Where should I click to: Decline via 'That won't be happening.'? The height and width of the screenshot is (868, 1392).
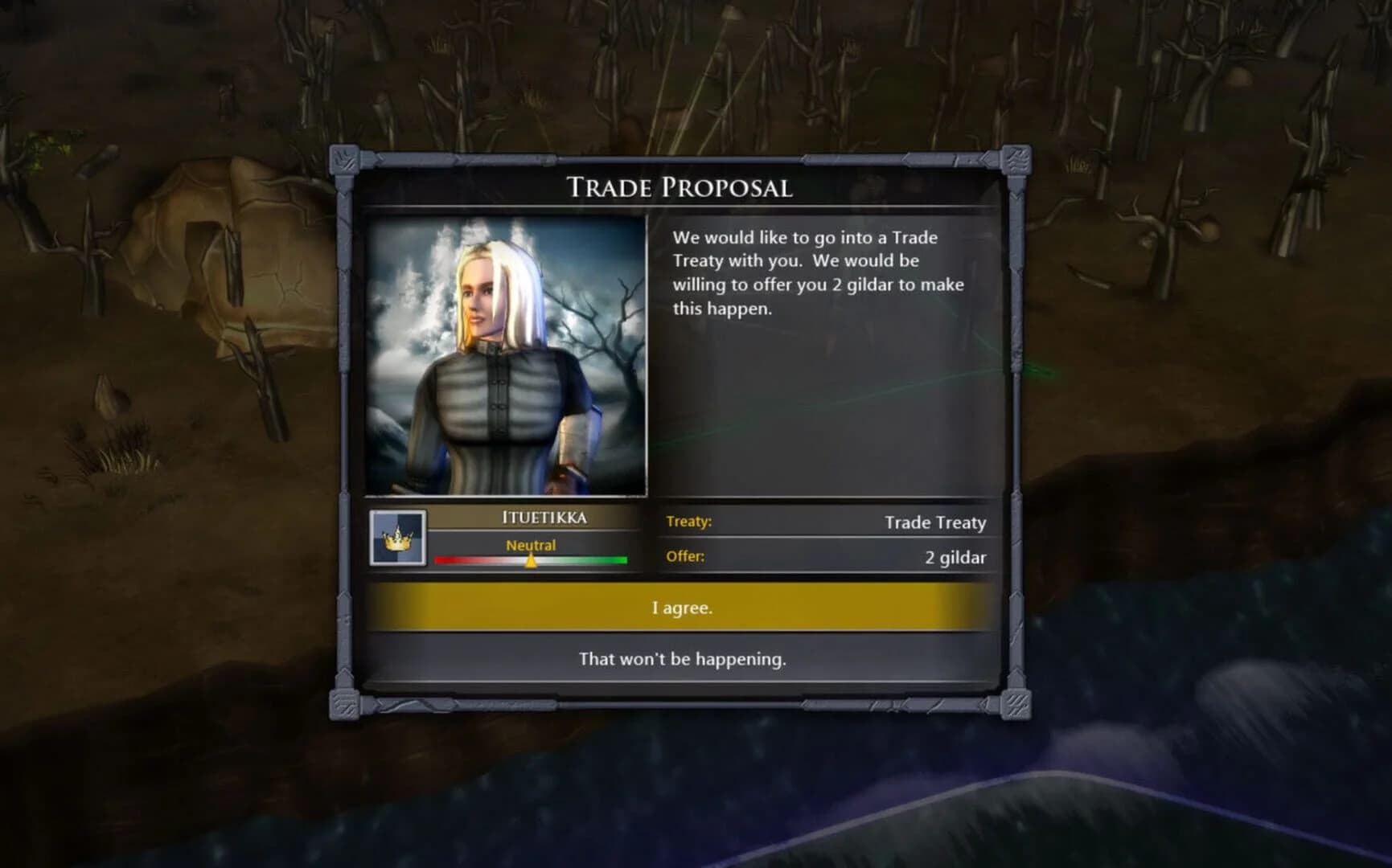683,658
